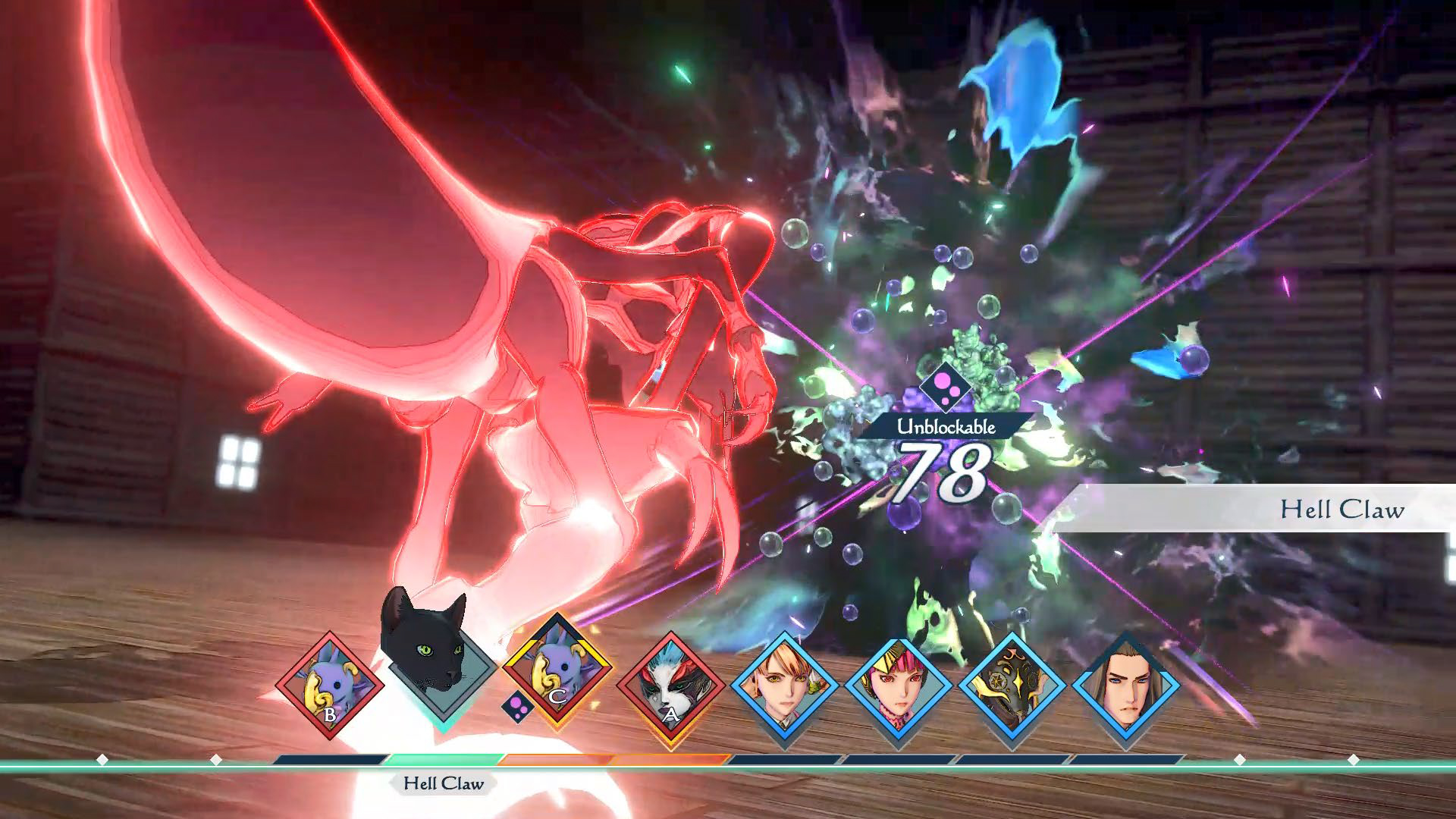This screenshot has height=819, width=1456.
Task: Click the Hell Claw label under the timeline
Action: [443, 783]
